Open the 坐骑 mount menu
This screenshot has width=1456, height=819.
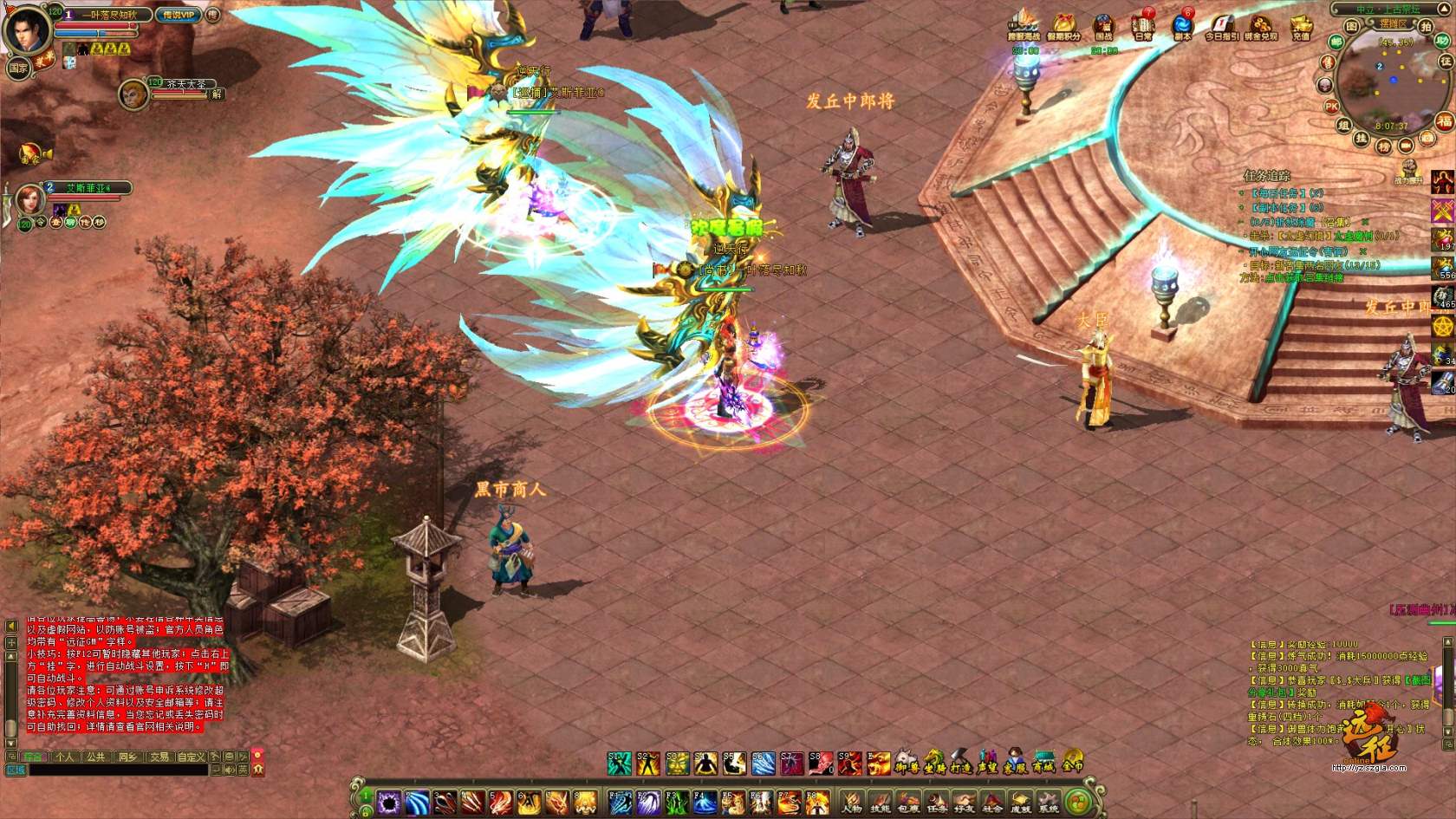point(933,763)
